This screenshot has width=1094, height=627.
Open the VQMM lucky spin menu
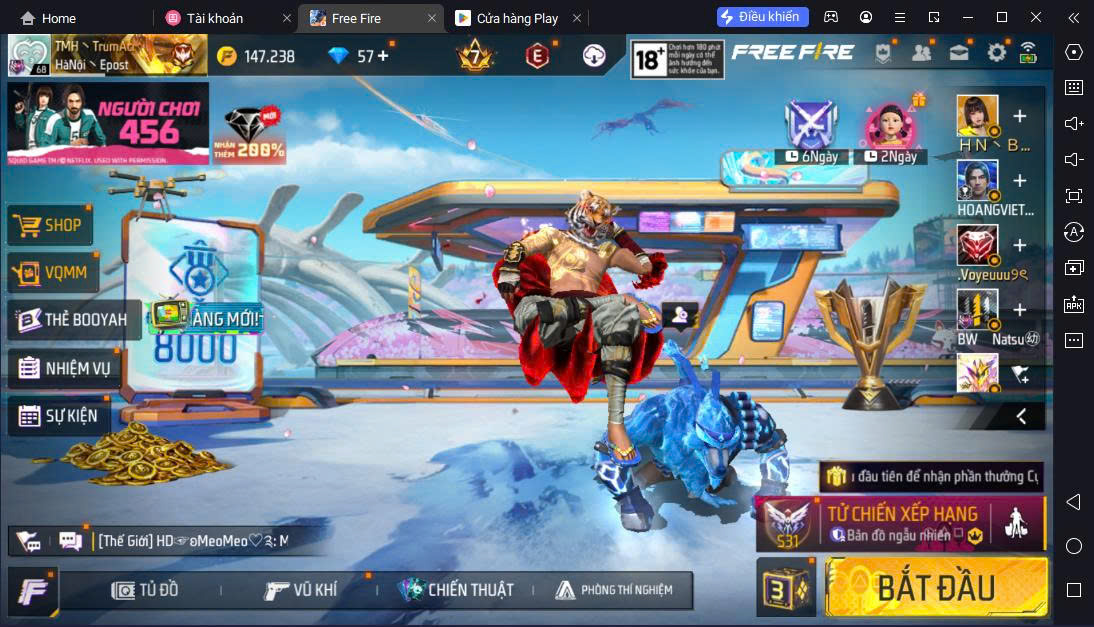[x=51, y=272]
